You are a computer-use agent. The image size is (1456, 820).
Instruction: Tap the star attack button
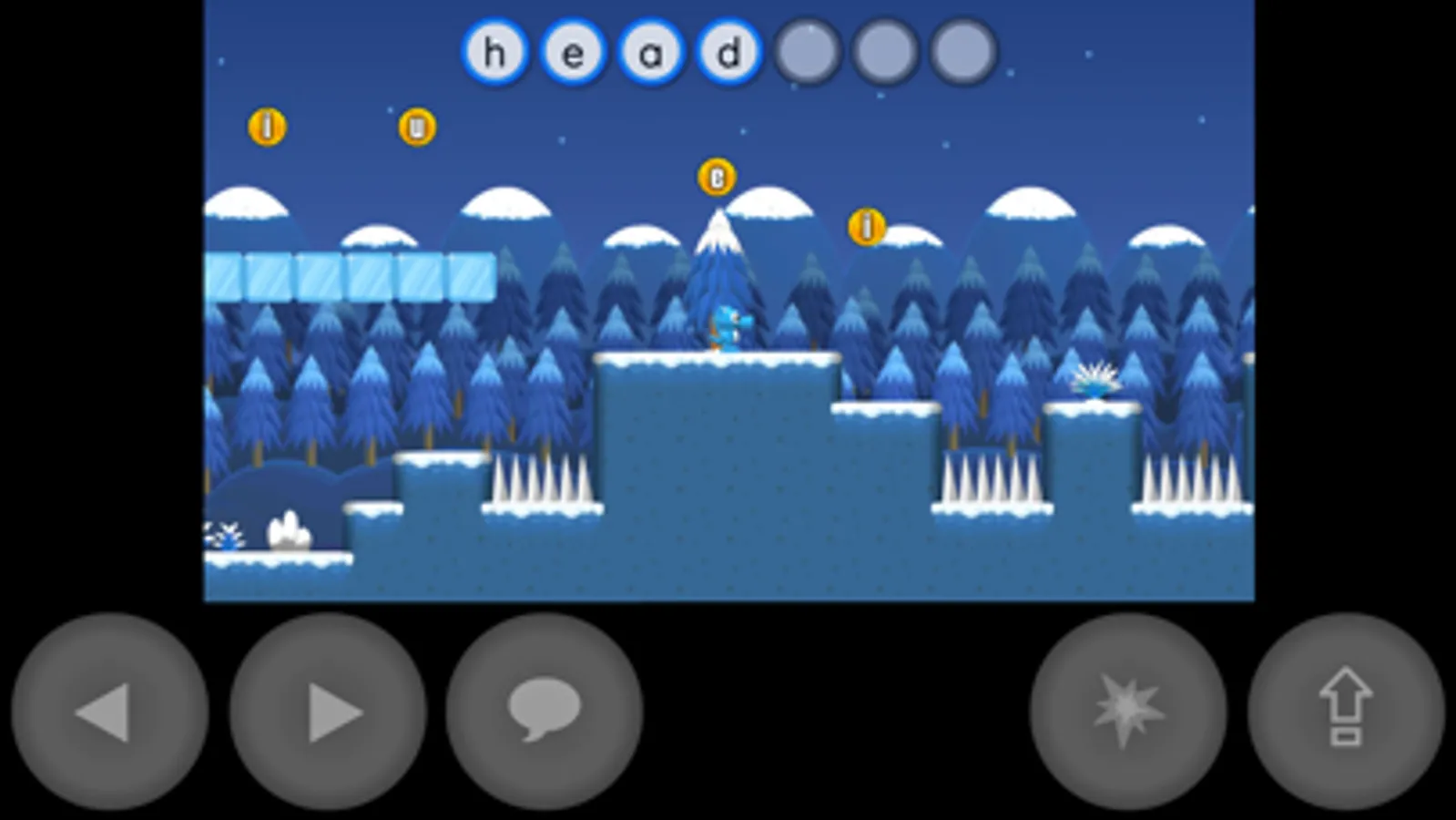click(x=1129, y=712)
